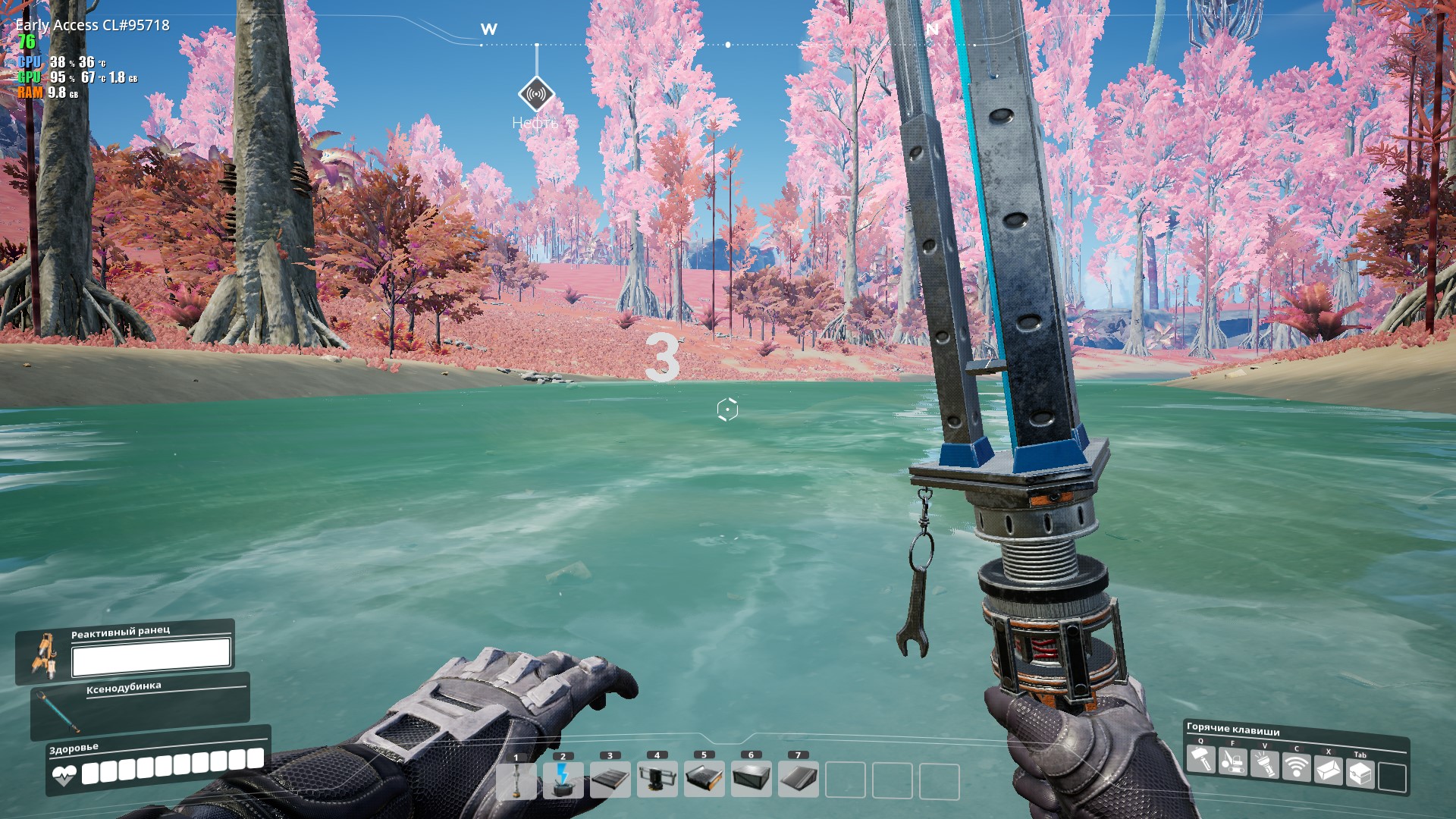Choose the flat foundation in hotbar slot 3
The width and height of the screenshot is (1456, 819).
point(610,780)
